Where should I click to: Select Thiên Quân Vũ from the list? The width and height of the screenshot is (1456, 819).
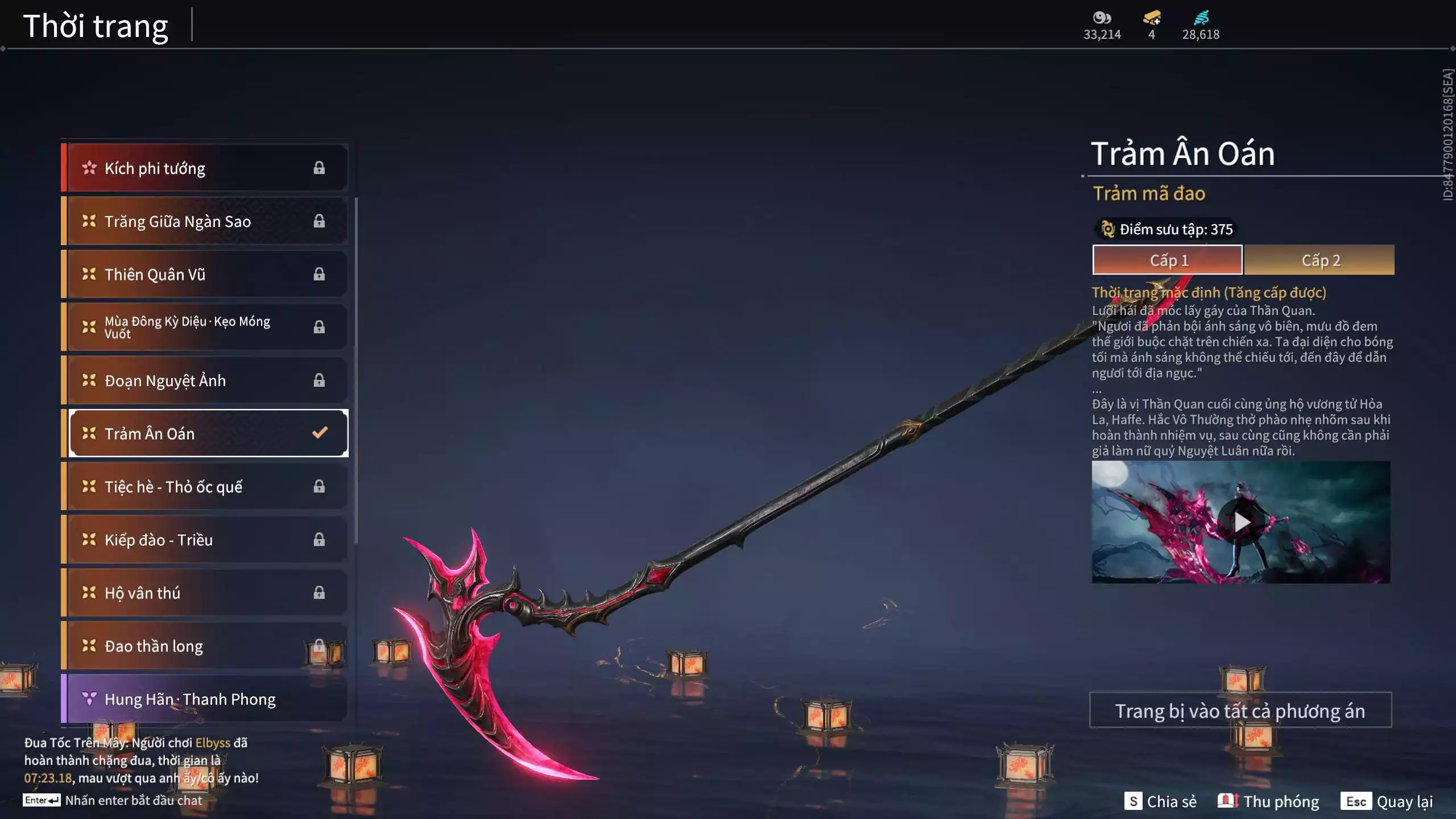click(x=205, y=274)
